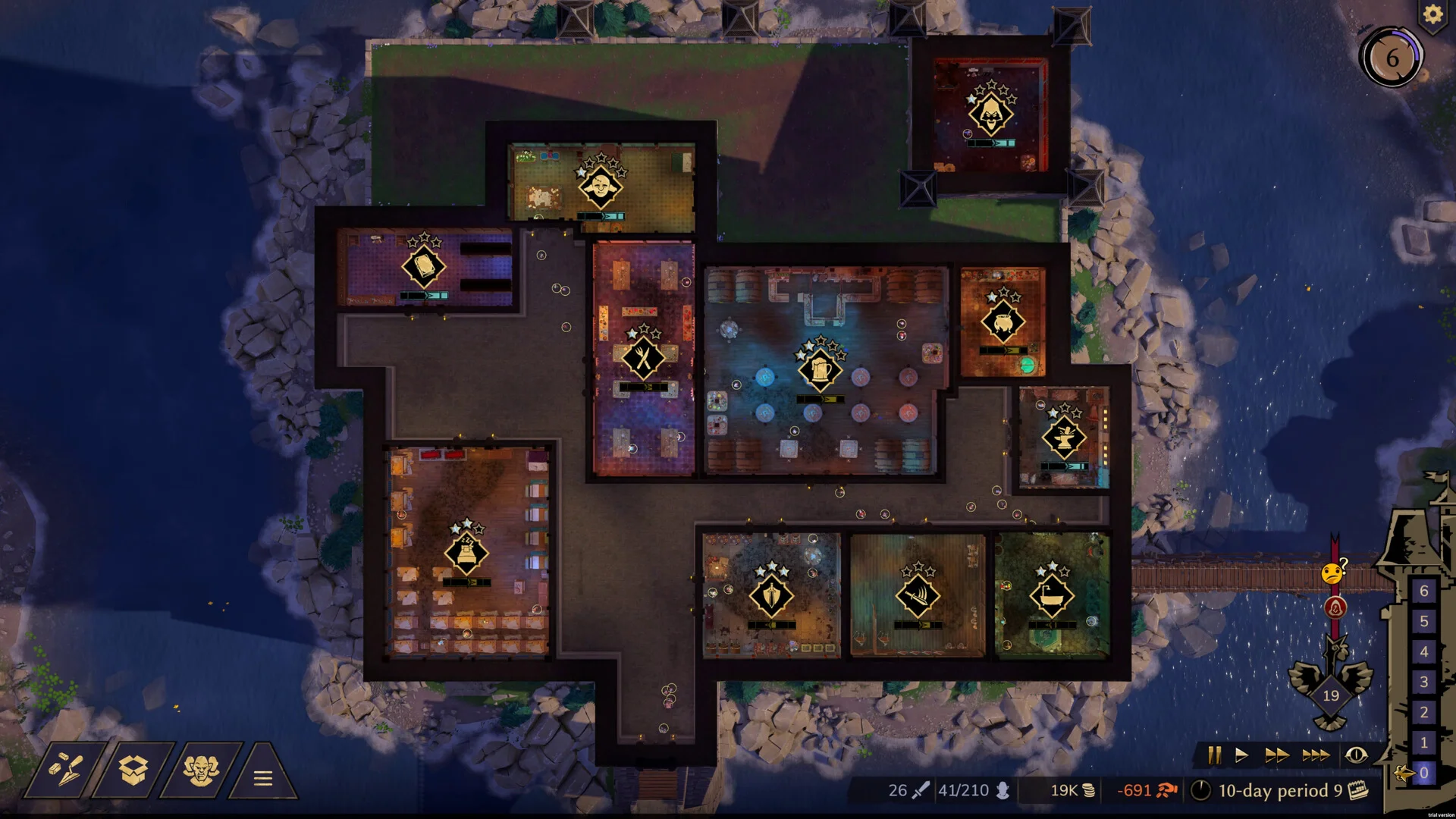Switch to floor 3 on tower selector
This screenshot has height=819, width=1456.
tap(1423, 682)
